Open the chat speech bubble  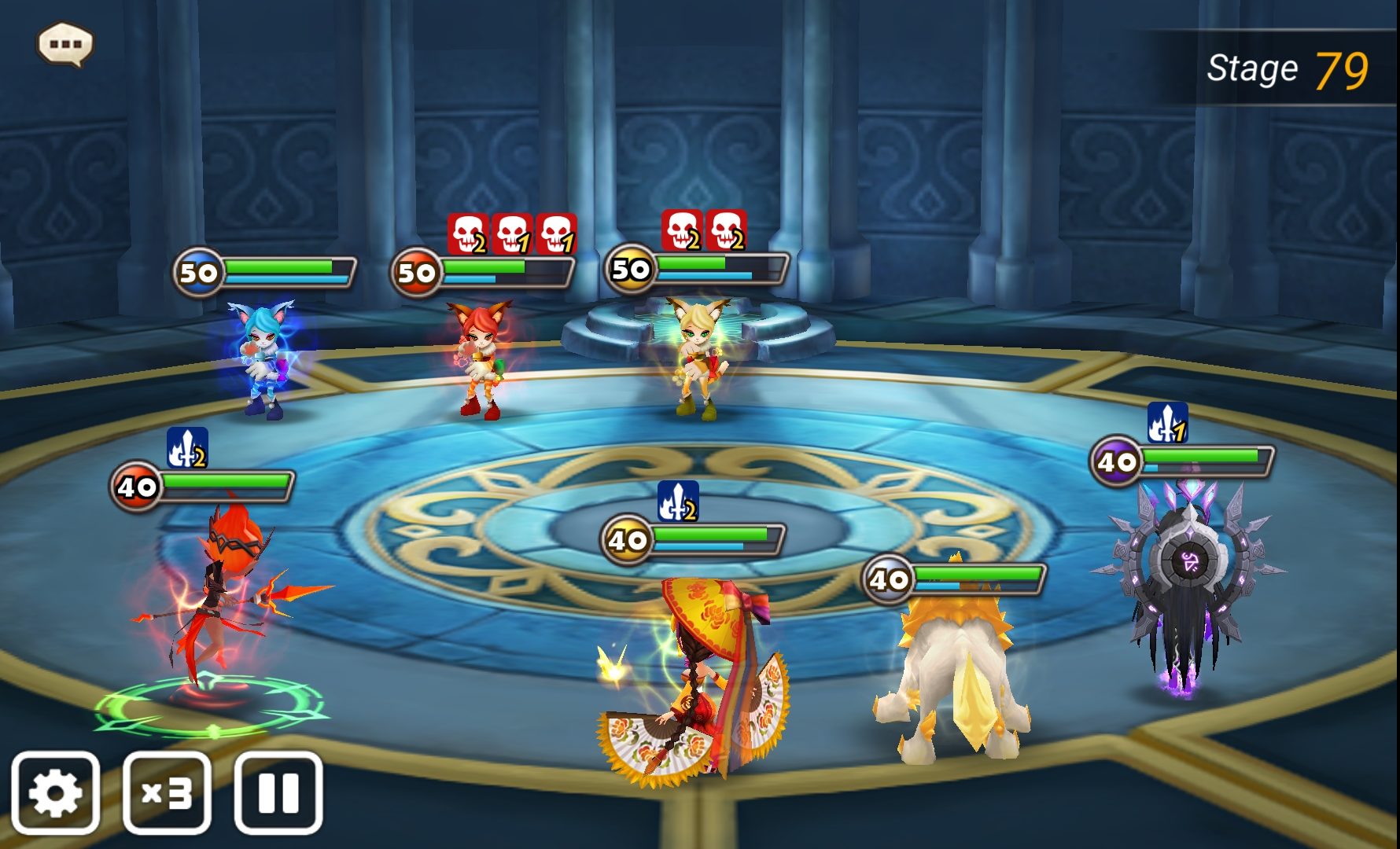click(x=65, y=43)
